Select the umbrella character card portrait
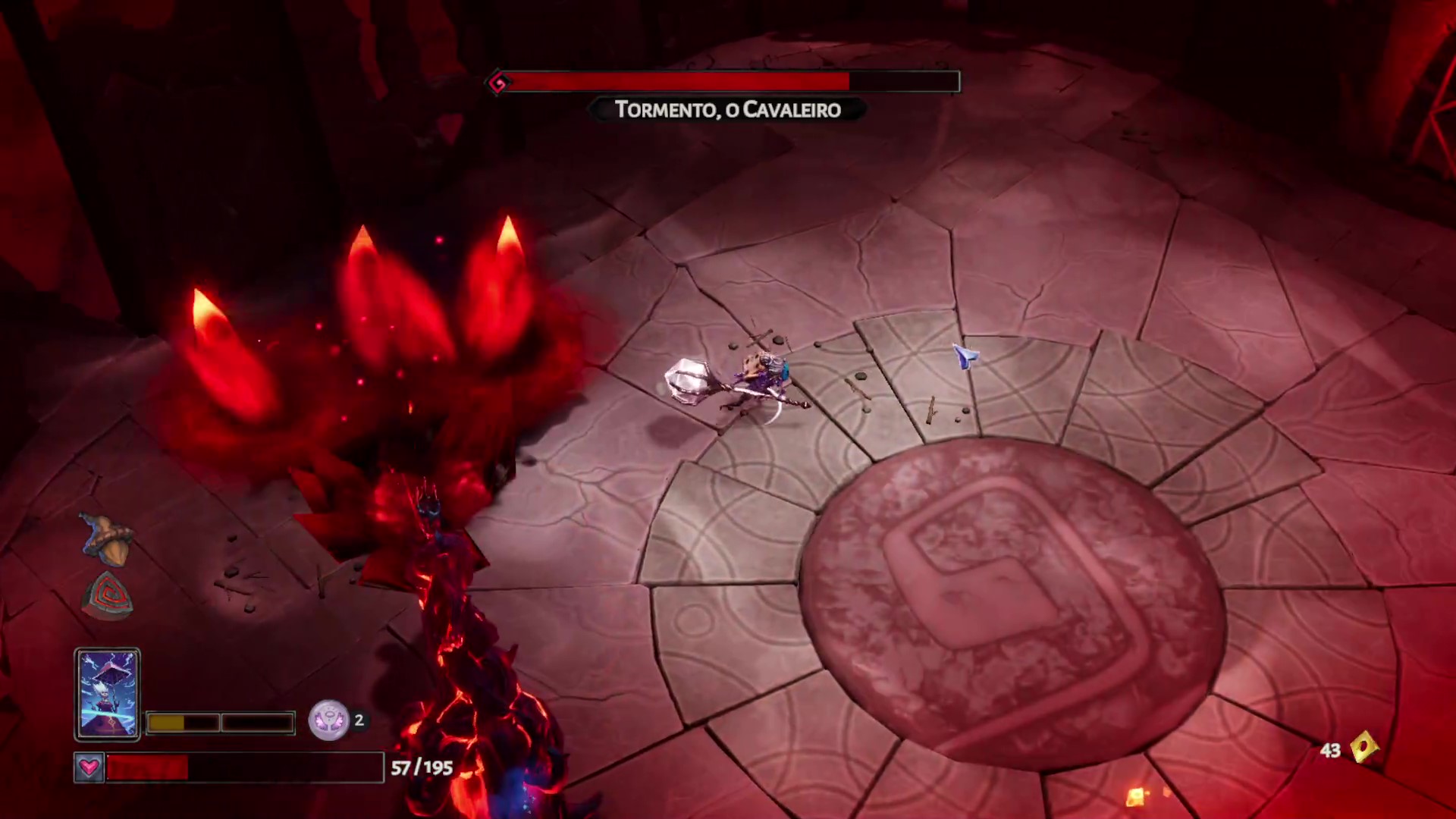Screen dimensions: 1456x819 pyautogui.click(x=107, y=694)
